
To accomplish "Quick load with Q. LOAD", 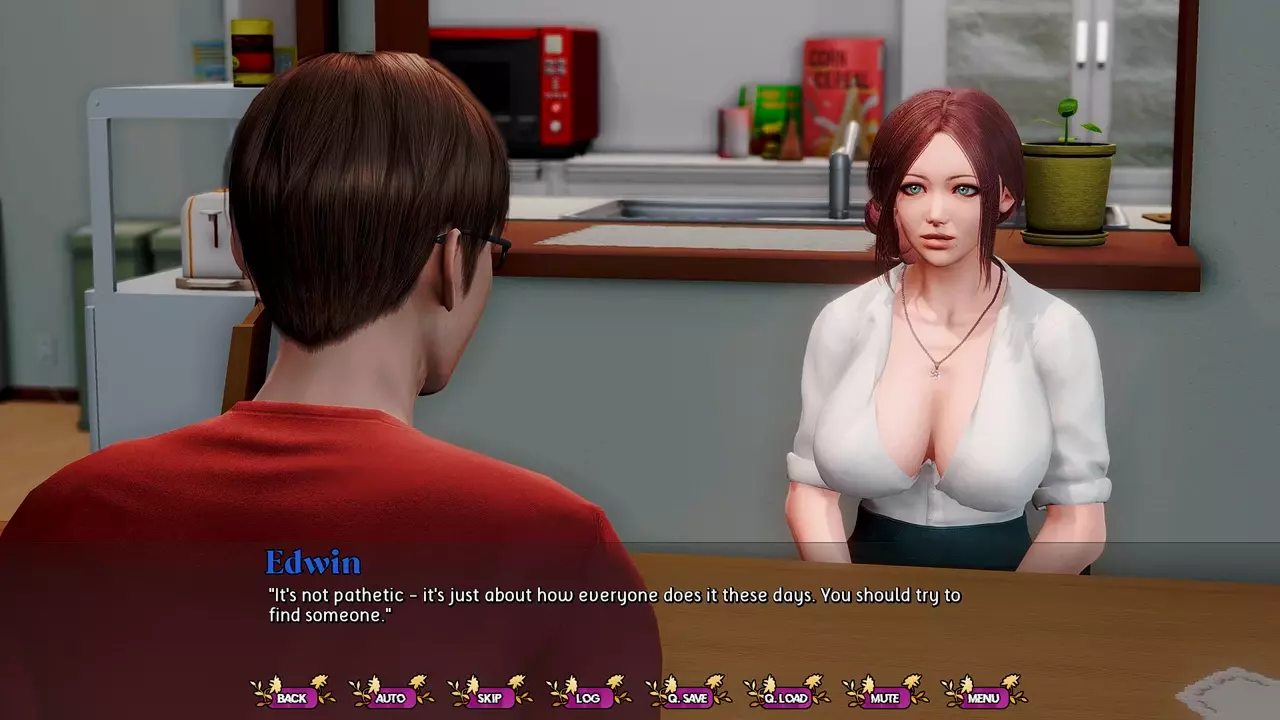I will (786, 698).
